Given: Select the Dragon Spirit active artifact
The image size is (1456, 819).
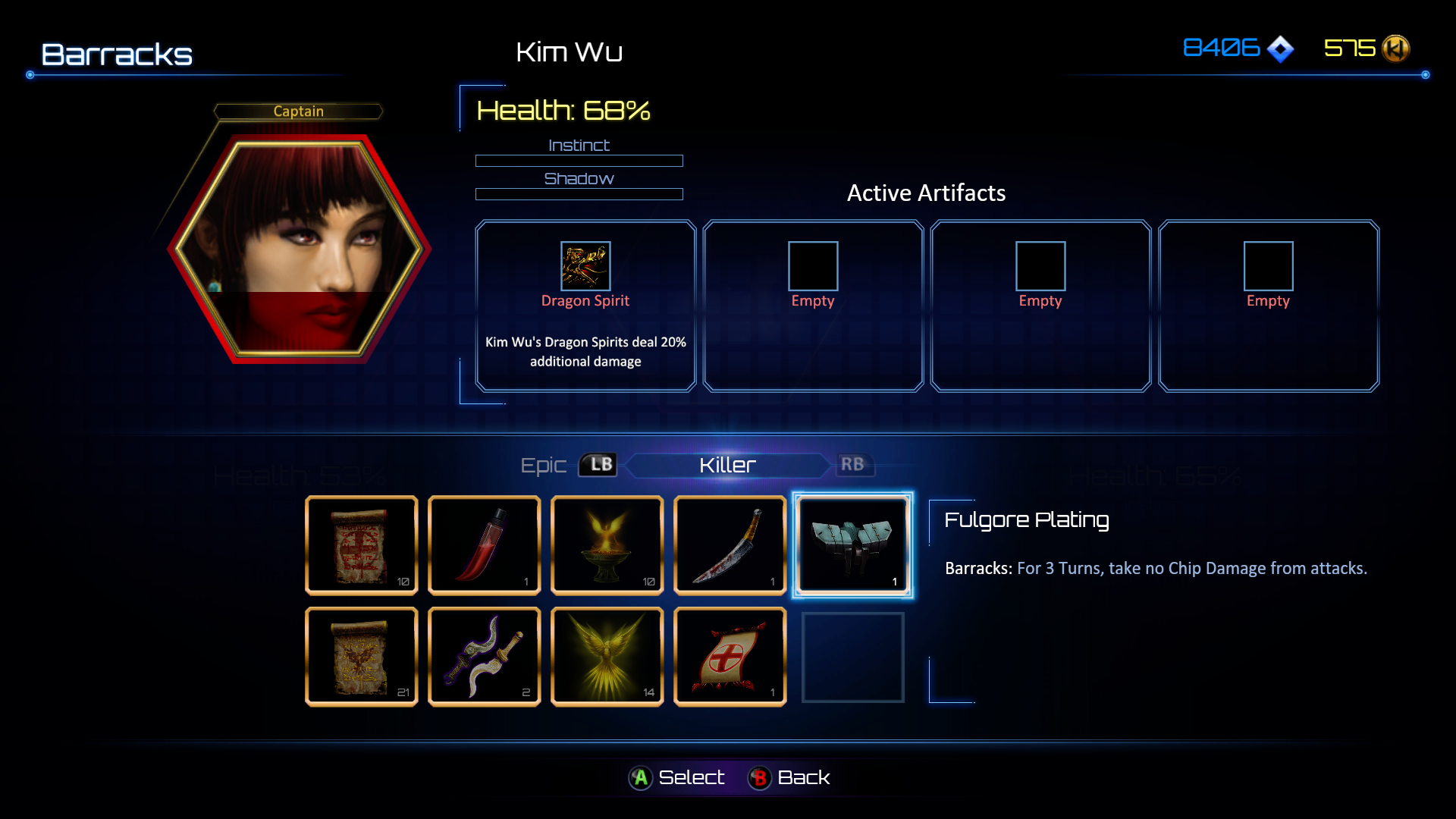Looking at the screenshot, I should click(585, 306).
